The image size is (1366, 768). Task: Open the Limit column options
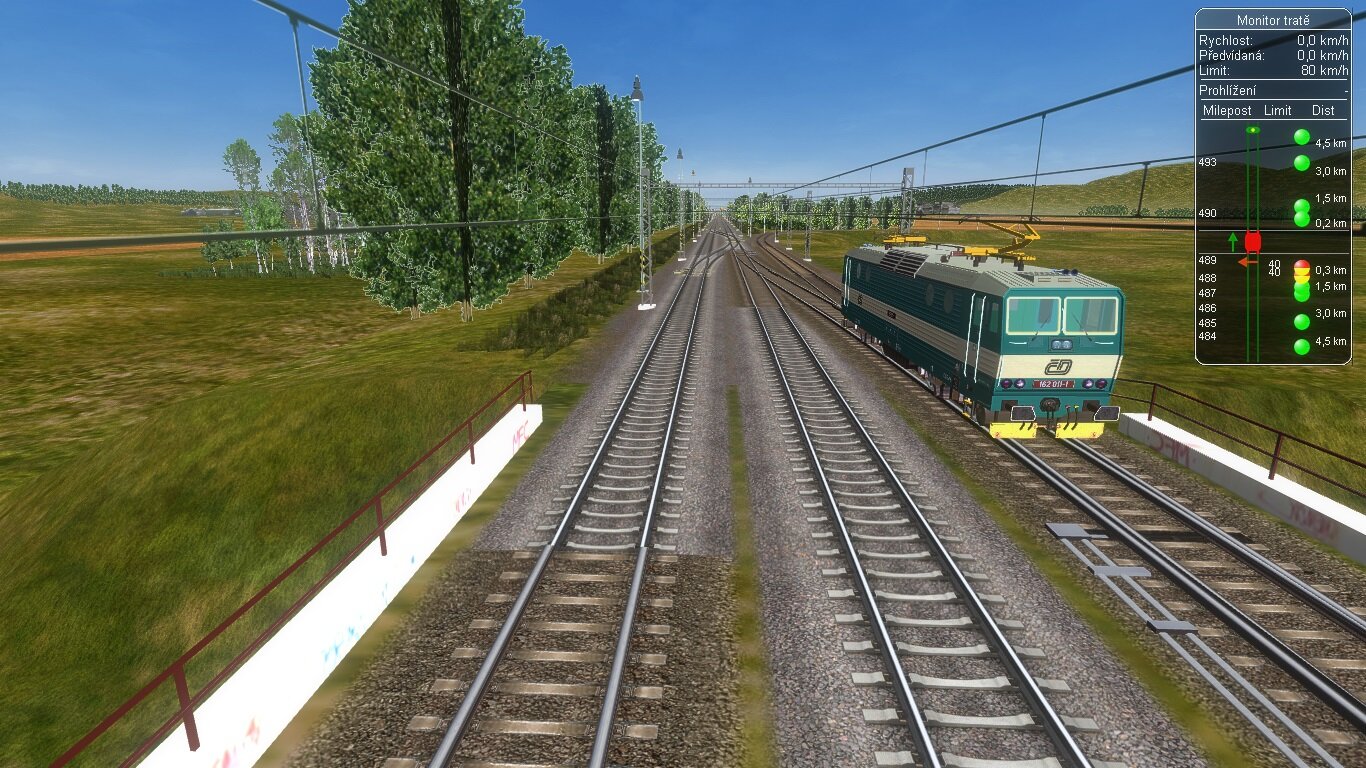pos(1278,111)
